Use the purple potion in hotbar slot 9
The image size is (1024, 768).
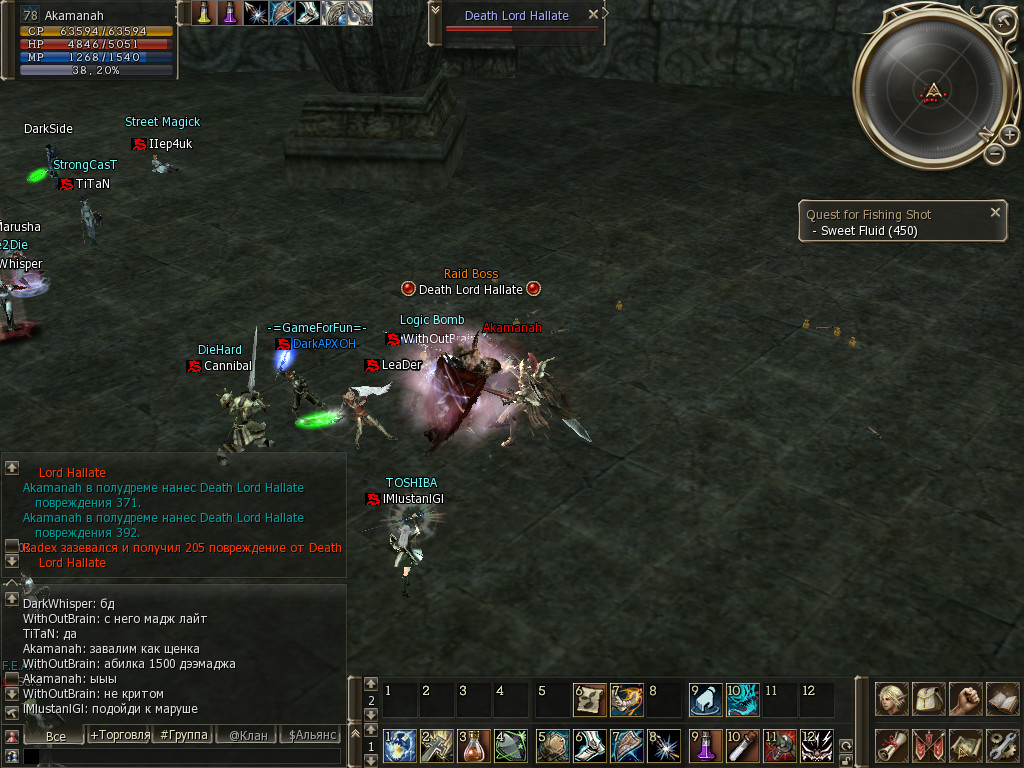click(x=706, y=746)
